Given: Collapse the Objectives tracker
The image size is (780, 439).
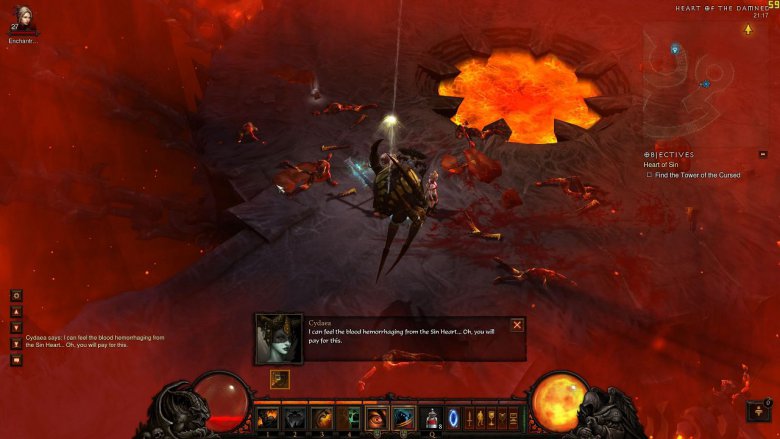Looking at the screenshot, I should tap(763, 154).
